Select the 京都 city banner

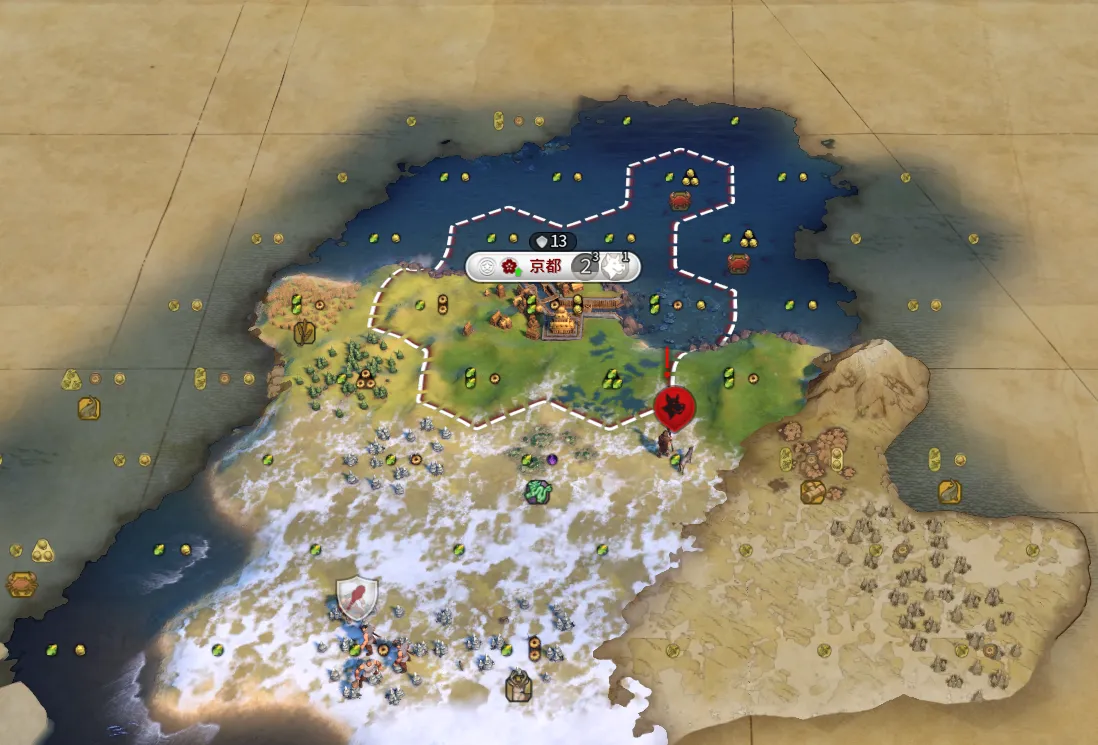pos(544,266)
